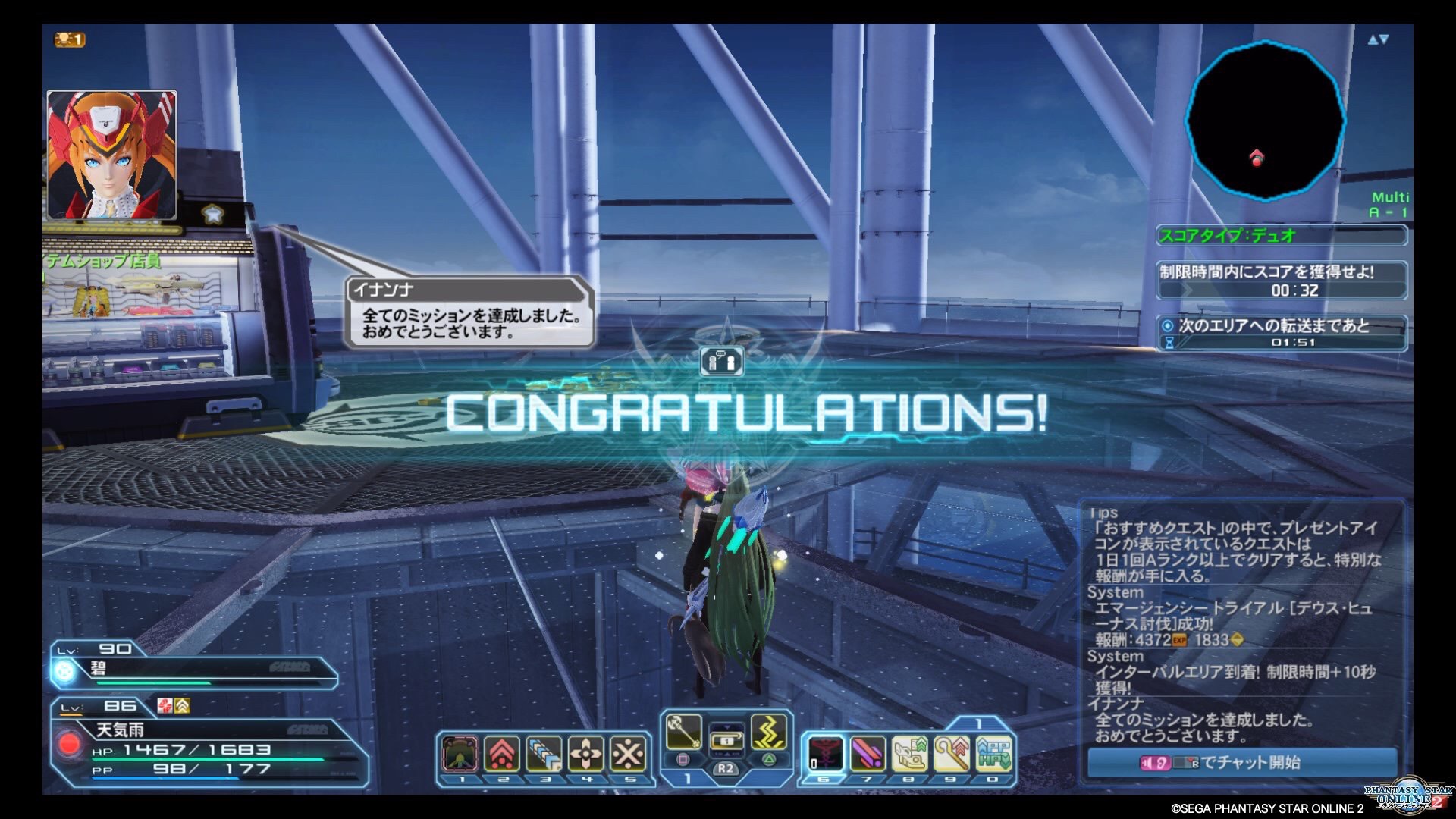This screenshot has width=1456, height=819.
Task: Activate the PP HP convert skill slot
Action: pyautogui.click(x=993, y=755)
